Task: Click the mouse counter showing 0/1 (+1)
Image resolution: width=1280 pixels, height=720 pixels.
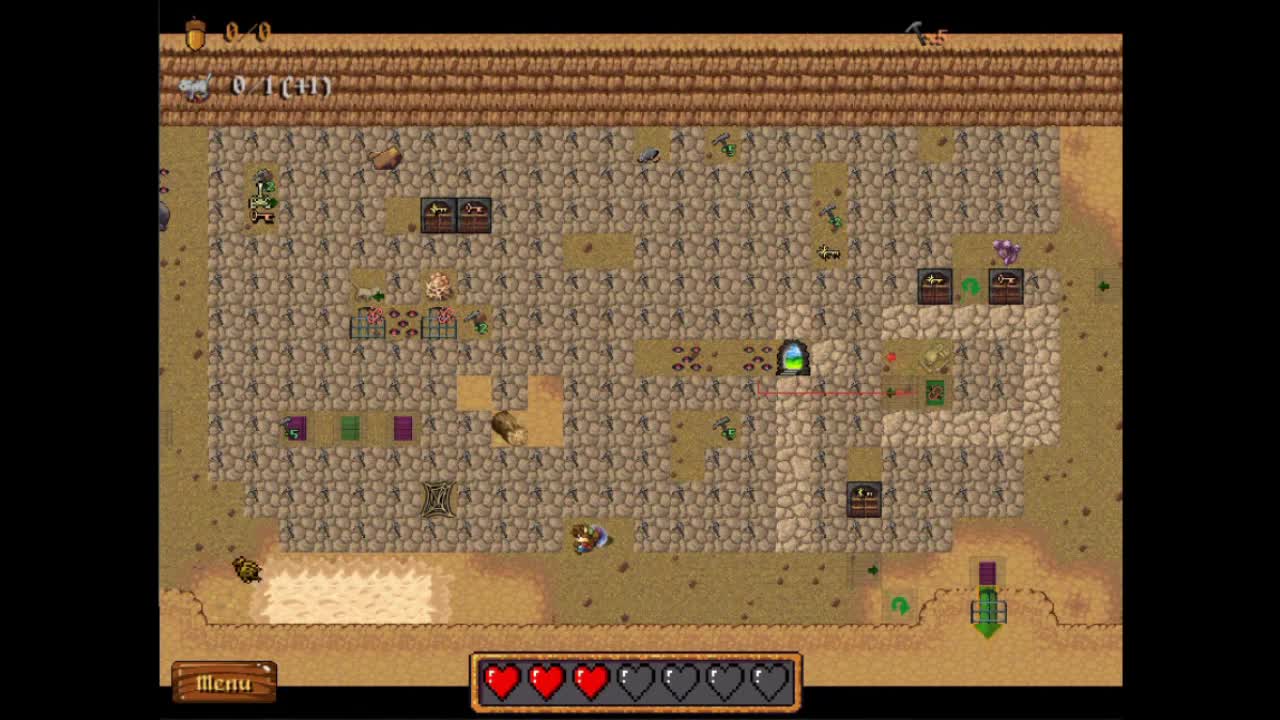Action: (x=247, y=87)
